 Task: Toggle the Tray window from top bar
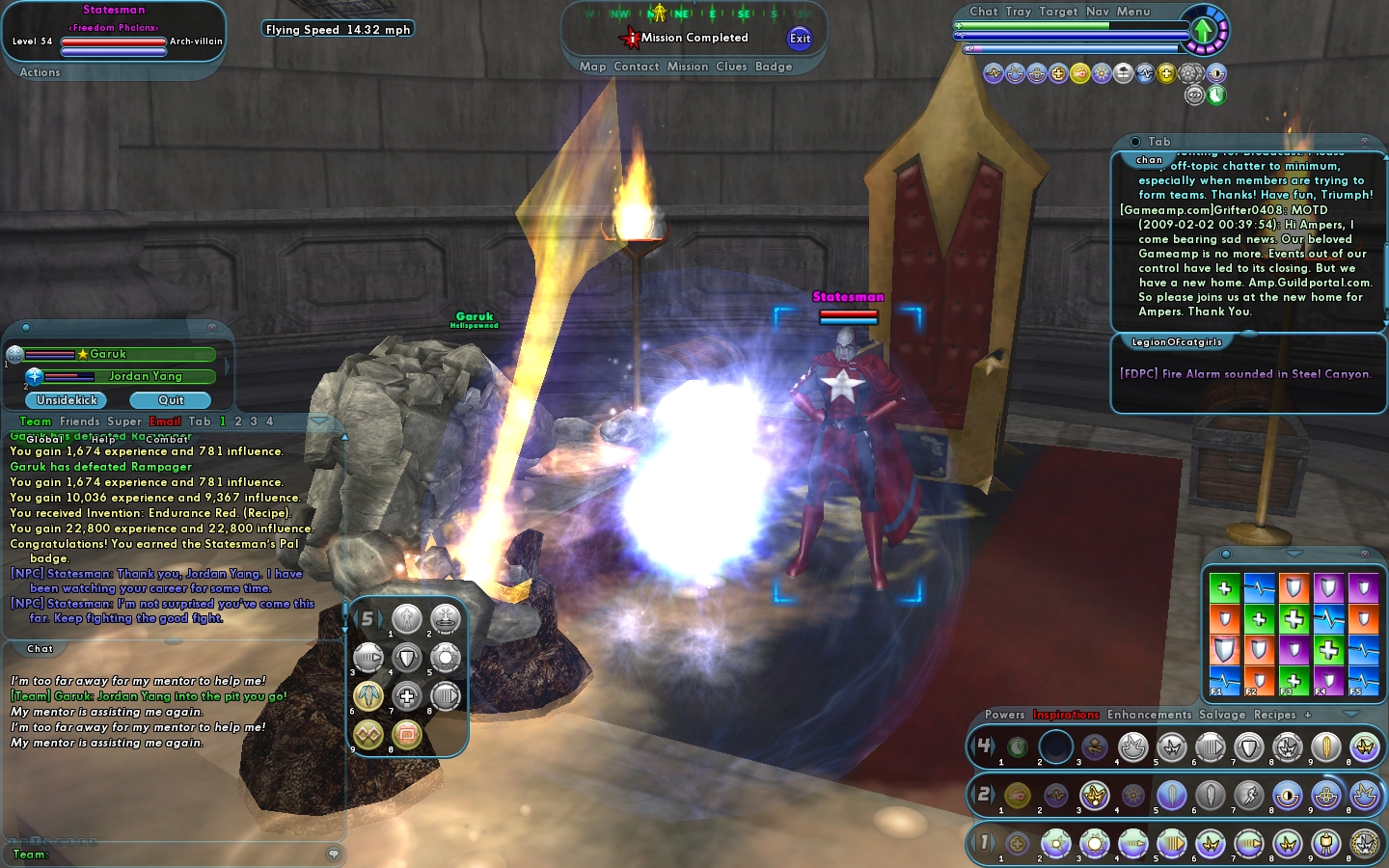click(1019, 12)
